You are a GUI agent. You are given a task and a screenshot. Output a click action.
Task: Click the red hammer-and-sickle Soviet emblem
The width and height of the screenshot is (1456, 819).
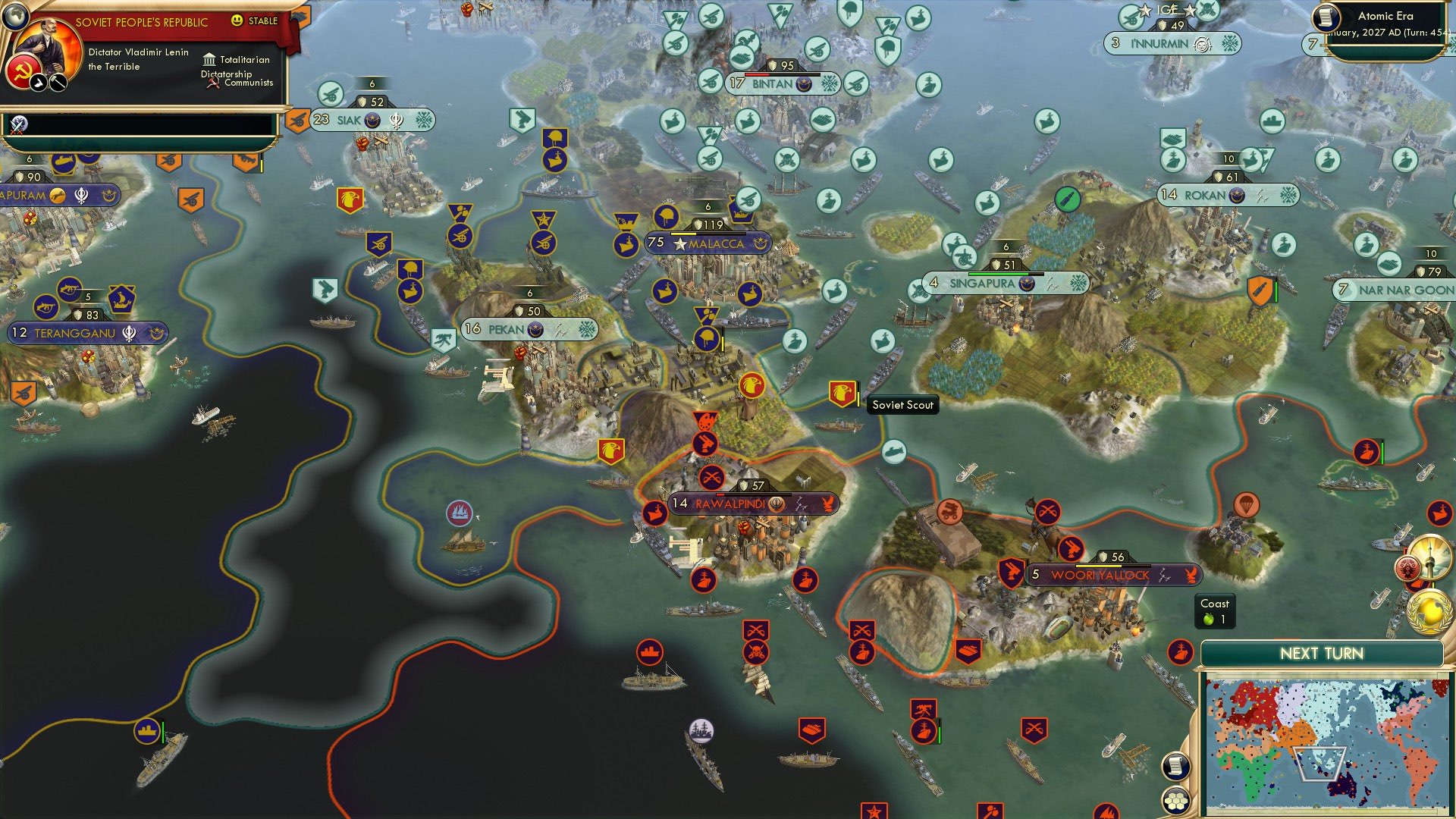23,71
